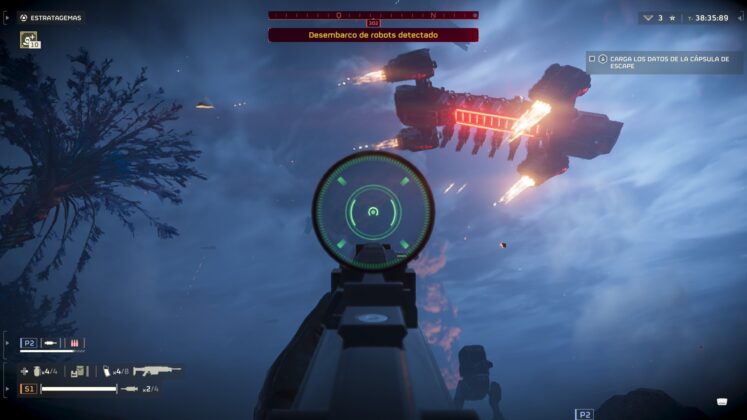This screenshot has height=420, width=747.
Task: Click the backpack supply icon
Action: click(75, 371)
